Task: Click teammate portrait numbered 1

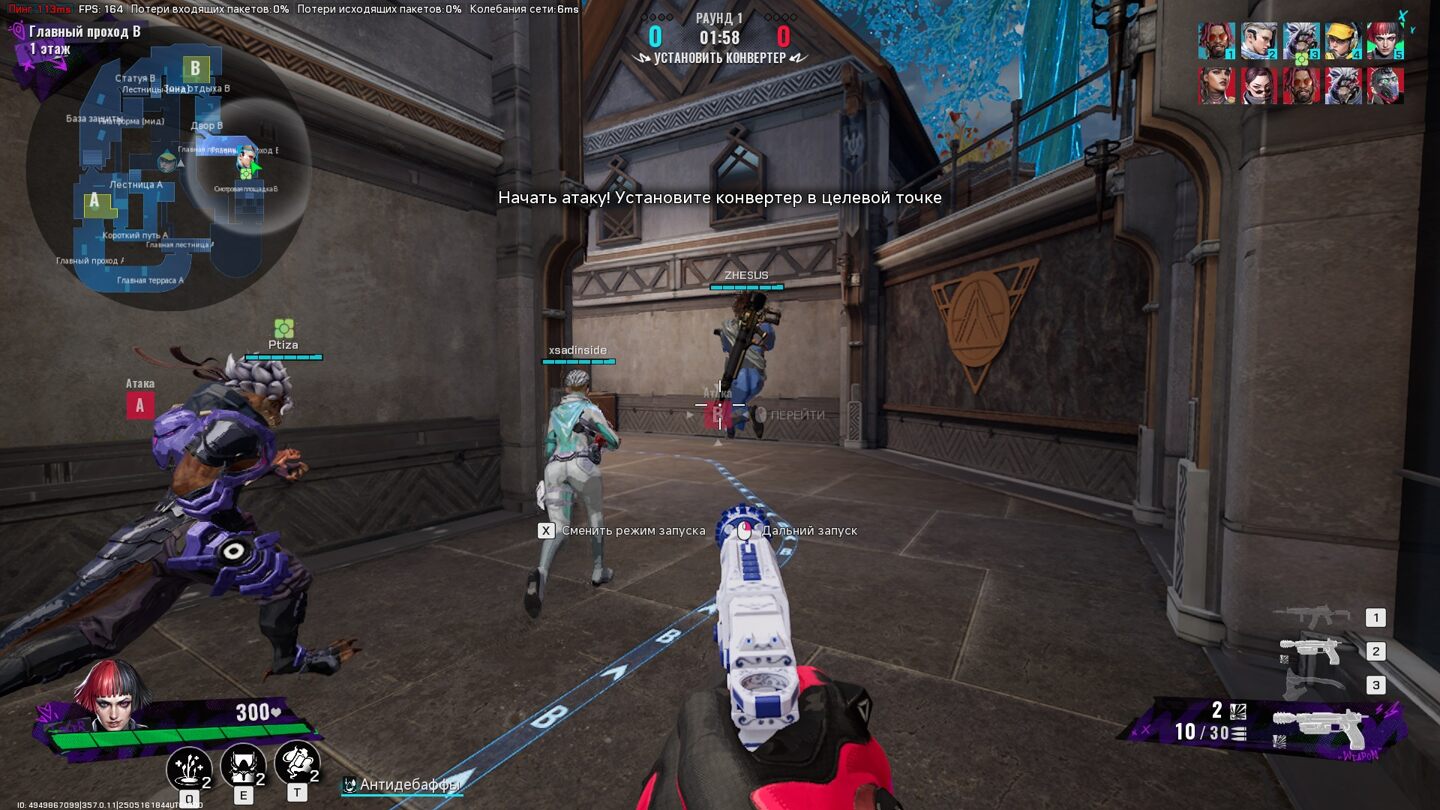Action: point(1217,41)
